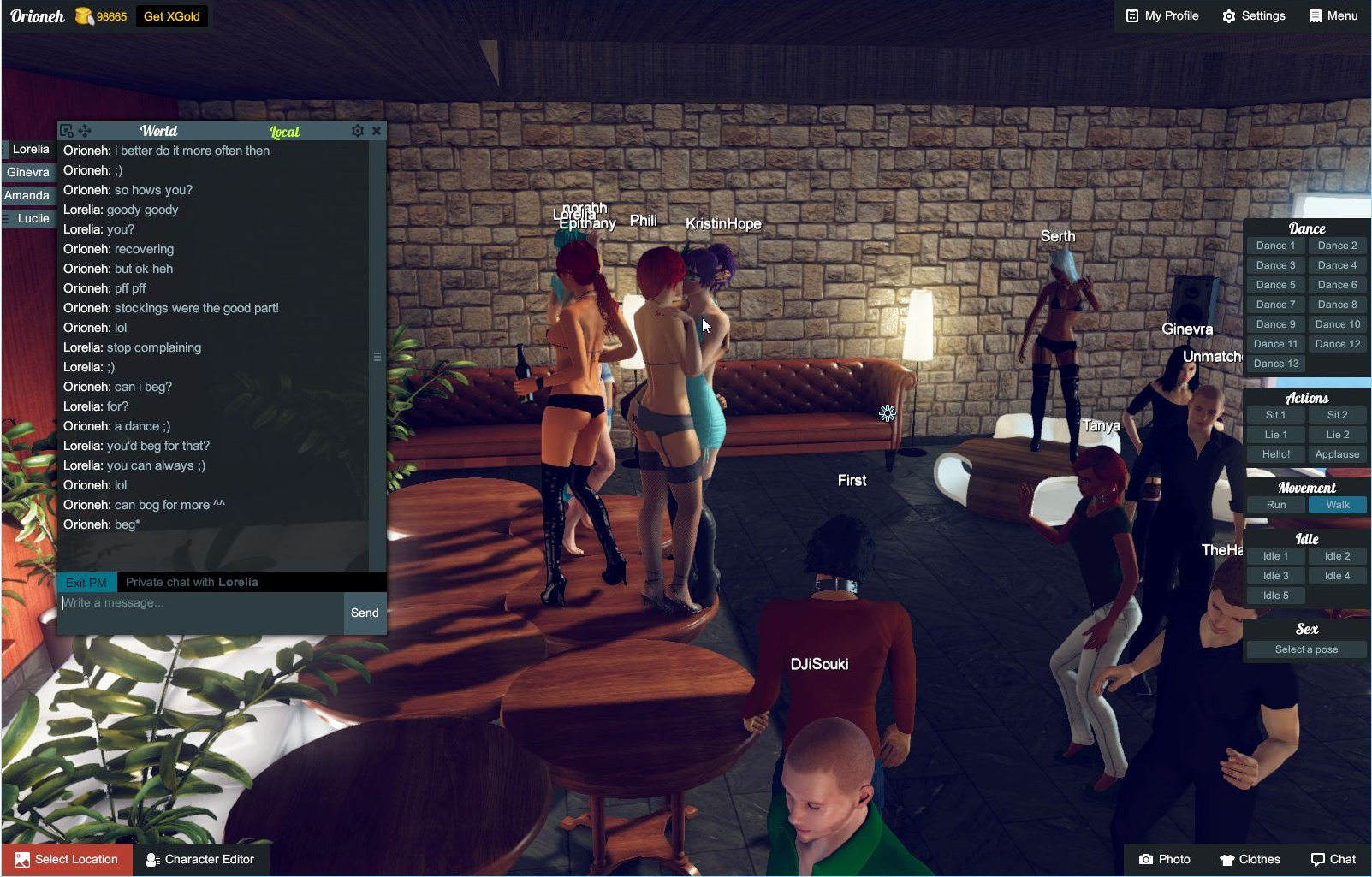Switch to the Local chat tab

284,132
